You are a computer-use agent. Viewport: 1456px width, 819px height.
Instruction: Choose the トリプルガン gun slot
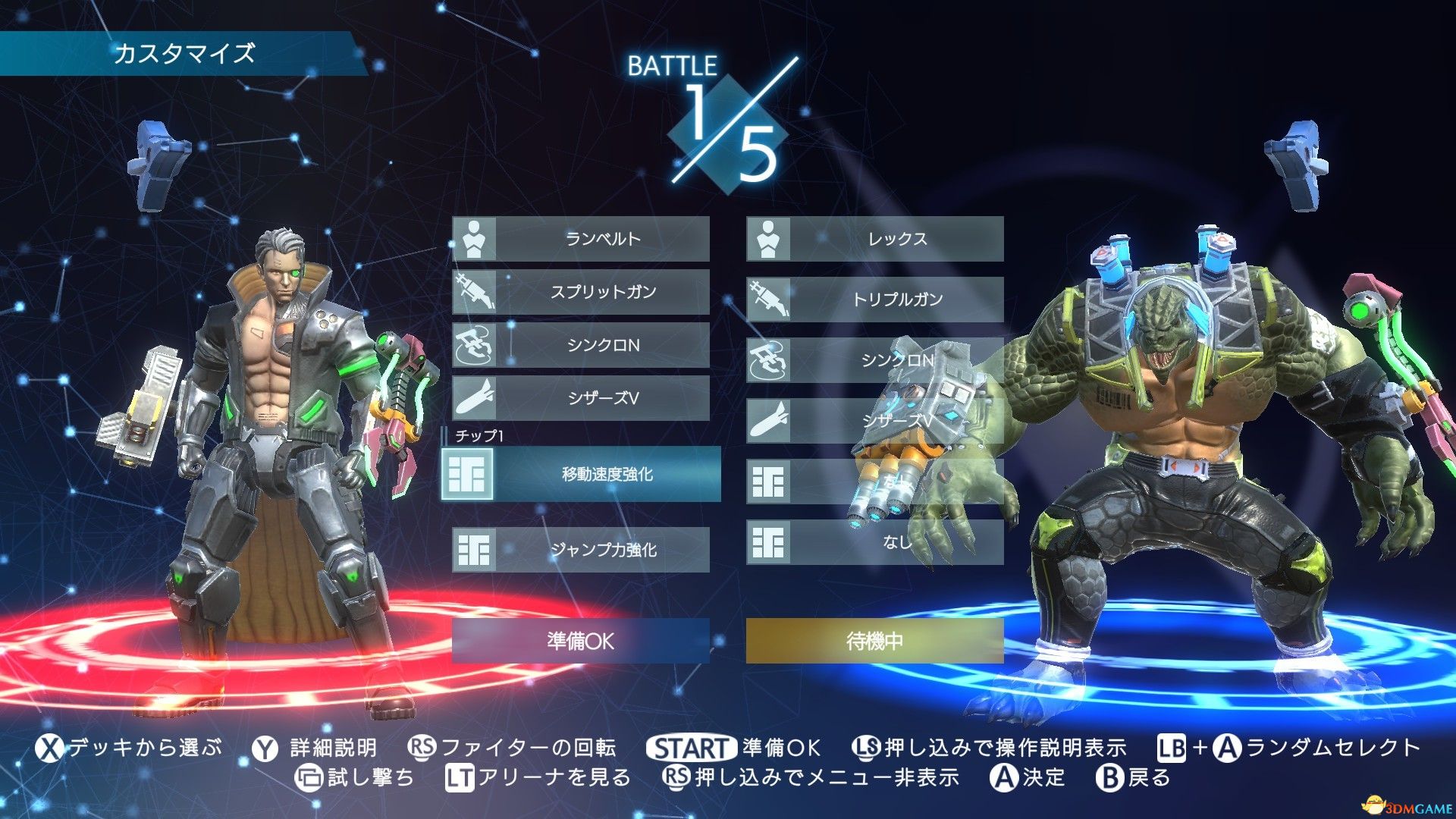875,300
